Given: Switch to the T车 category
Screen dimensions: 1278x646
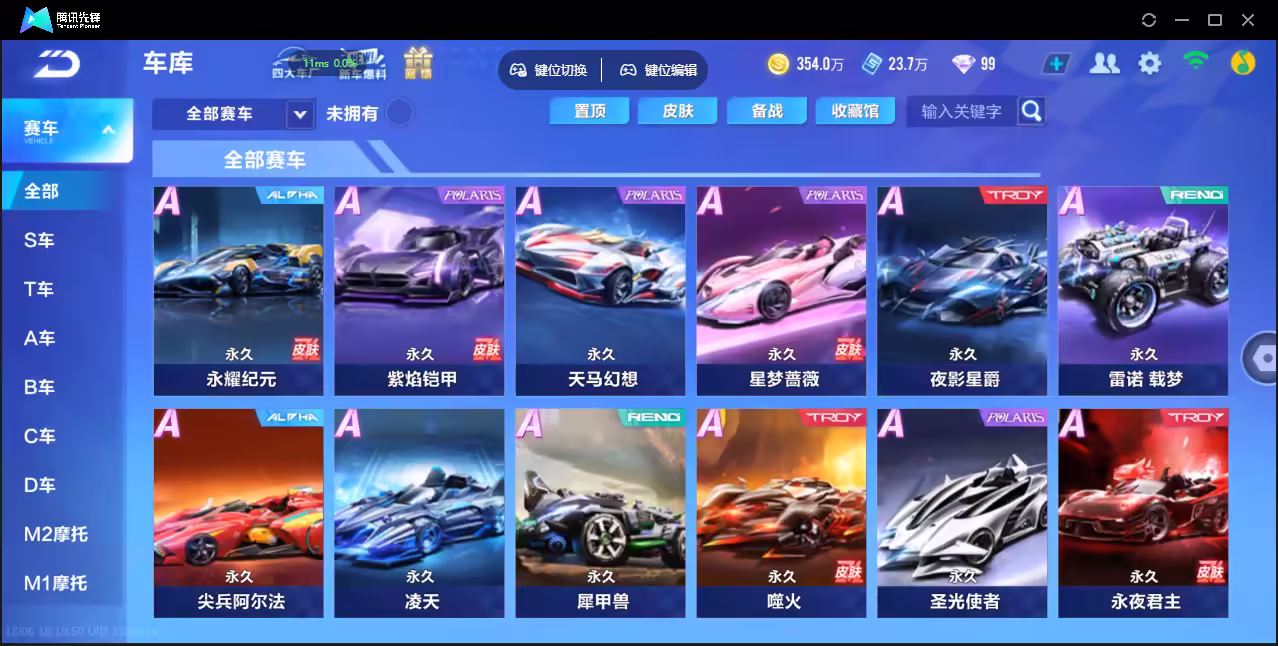Looking at the screenshot, I should [40, 289].
